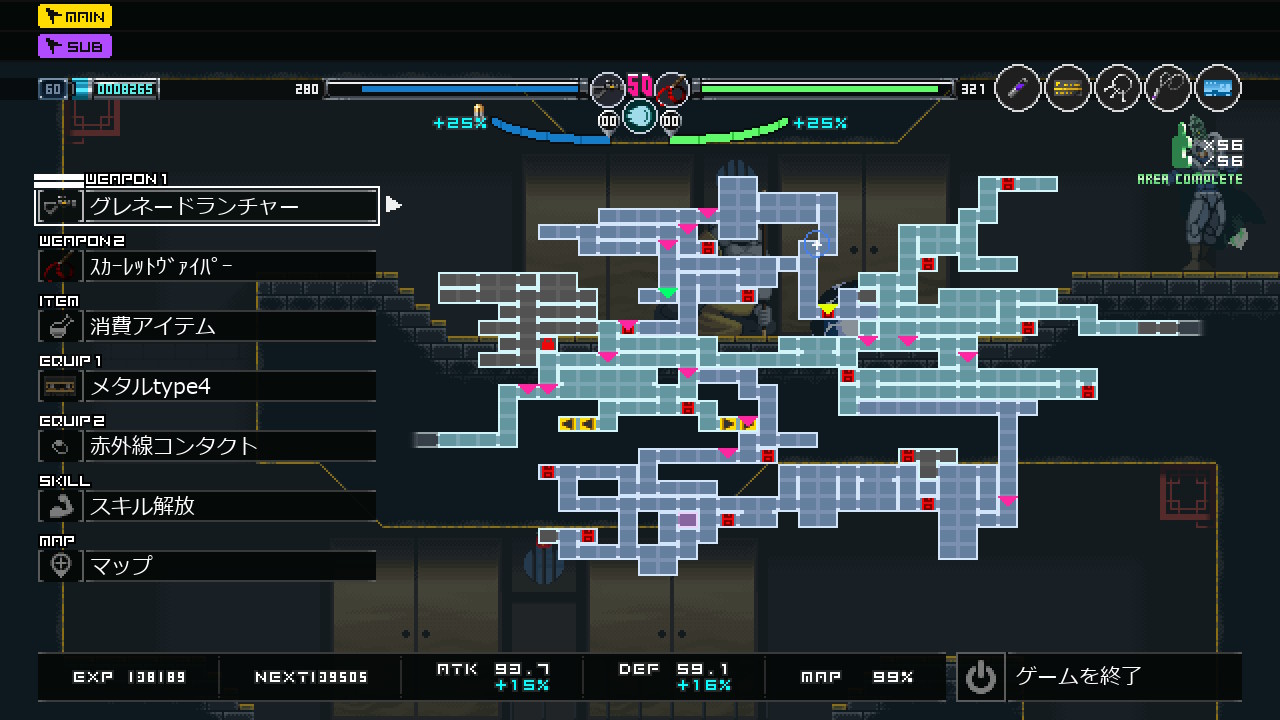Screen dimensions: 1280x720
Task: Click the white crosshair cursor on the map
Action: (816, 243)
